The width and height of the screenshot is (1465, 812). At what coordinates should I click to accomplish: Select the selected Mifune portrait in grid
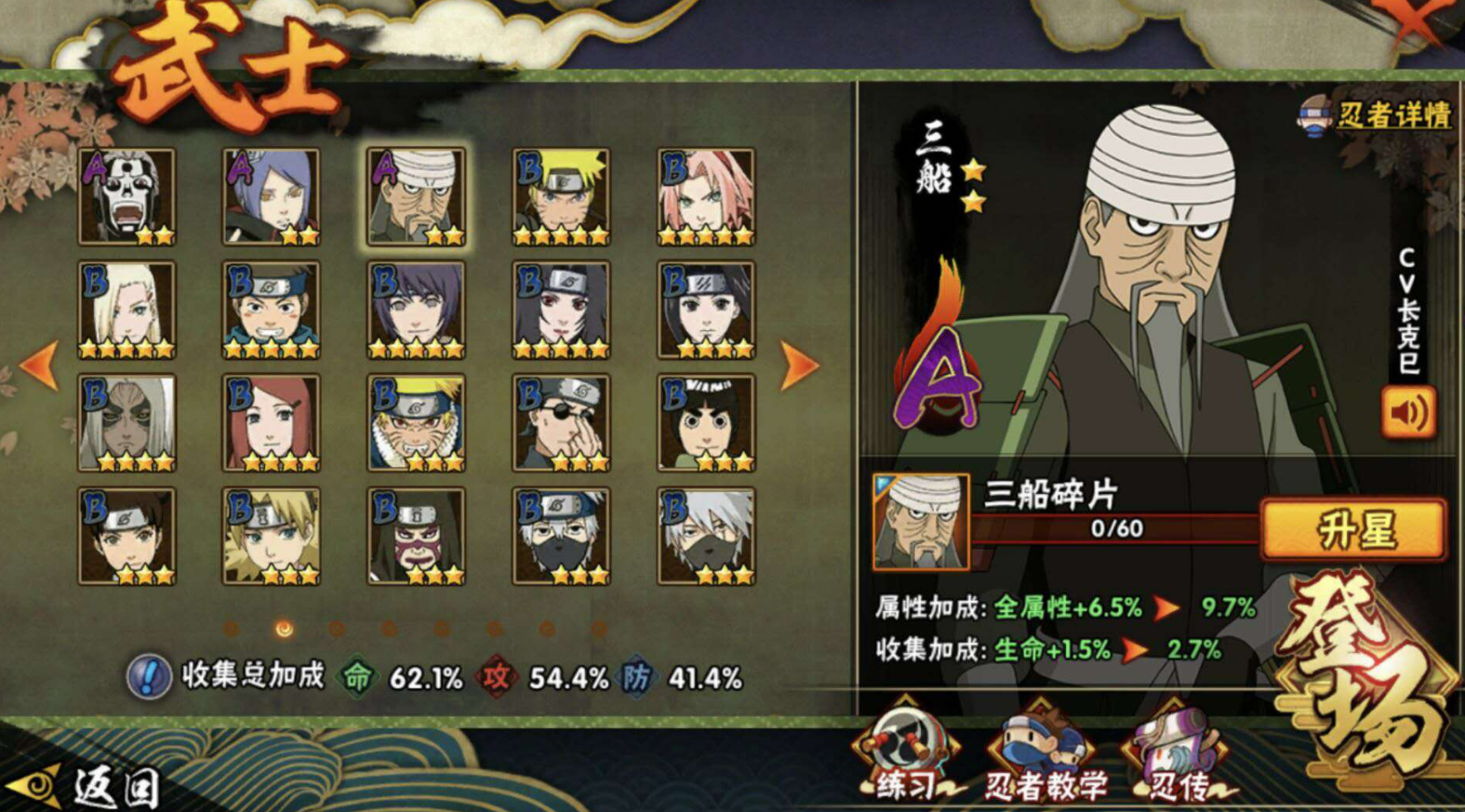pos(416,197)
